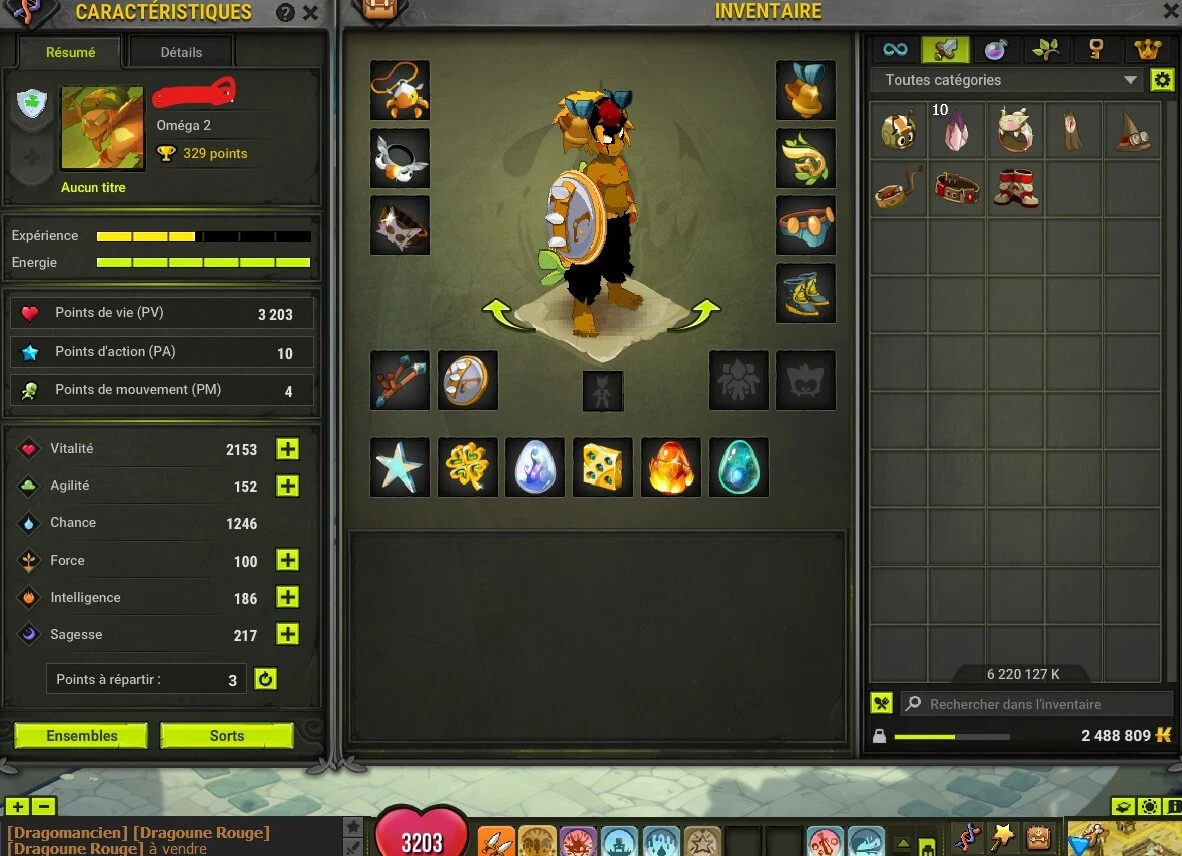Select the golden clover trophy slot
Viewport: 1182px width, 856px height.
468,467
